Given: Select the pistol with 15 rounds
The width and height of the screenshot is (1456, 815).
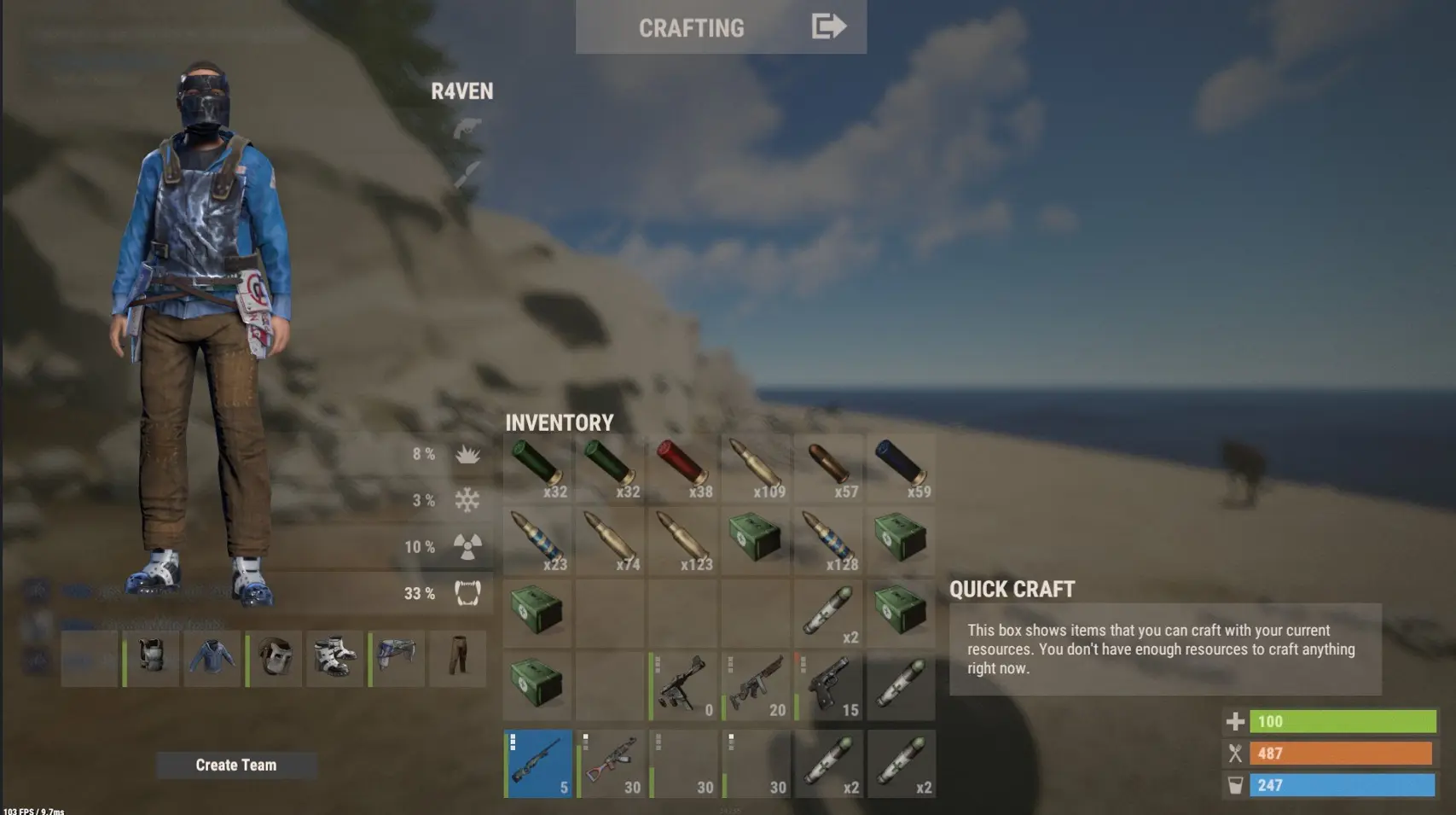Looking at the screenshot, I should click(x=829, y=686).
